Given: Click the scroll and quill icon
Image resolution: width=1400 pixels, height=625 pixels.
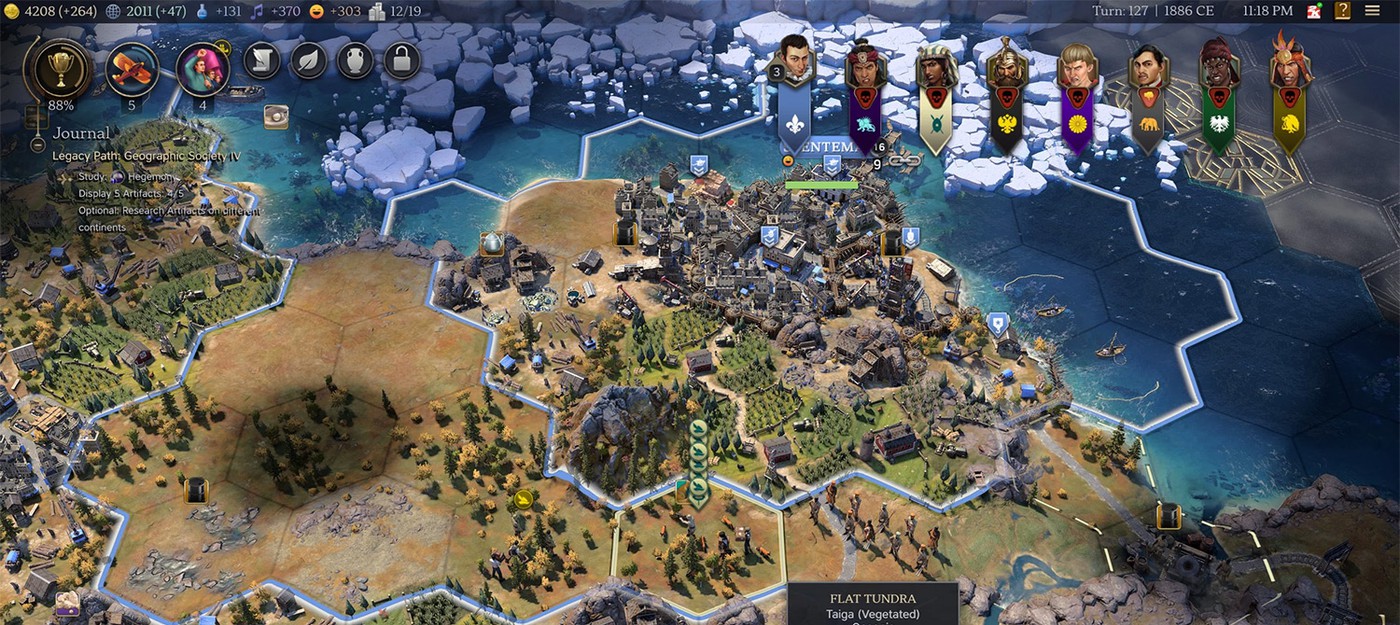Looking at the screenshot, I should [262, 62].
